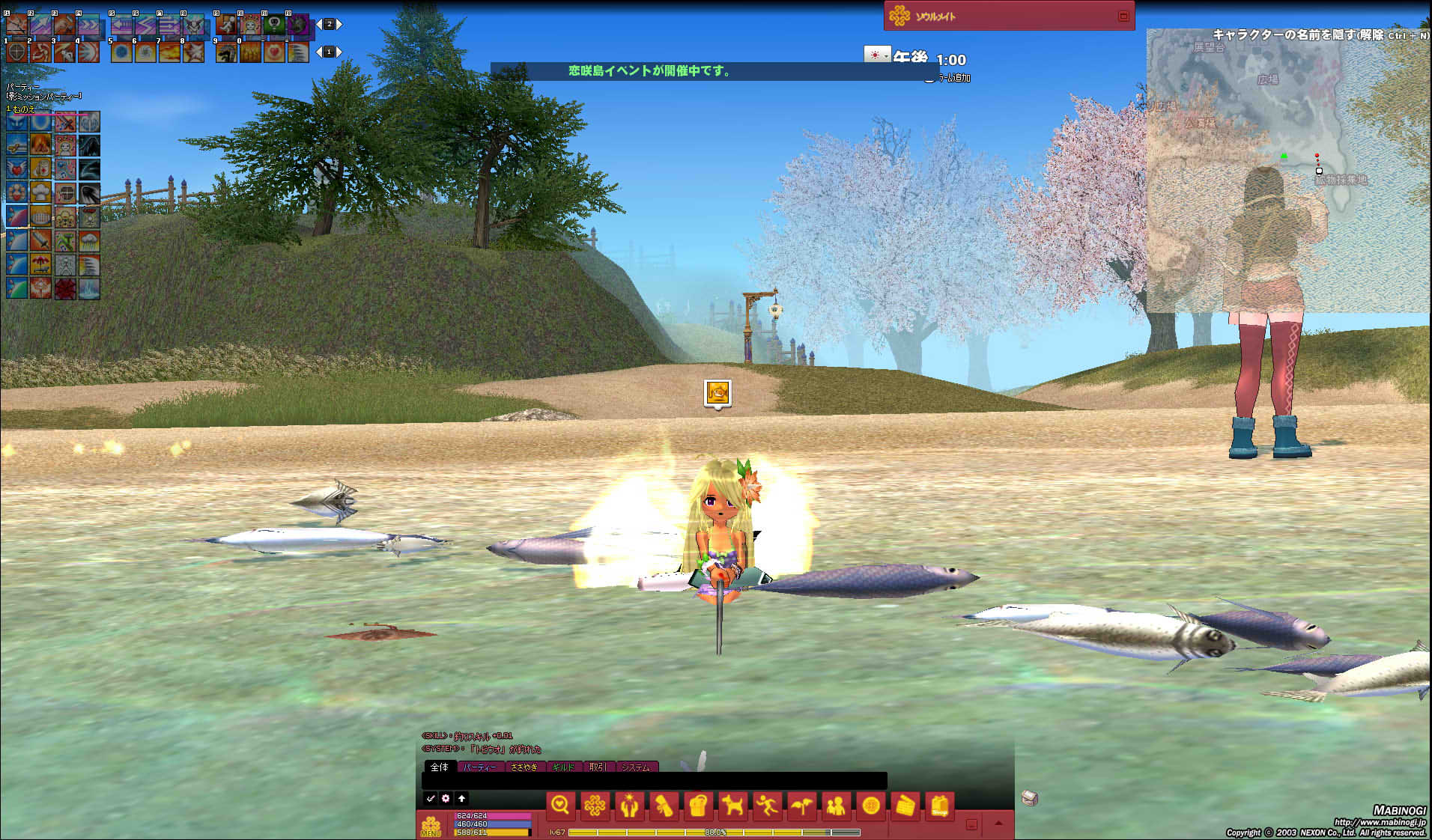1432x840 pixels.
Task: Open the Shop carton icon
Action: click(940, 806)
